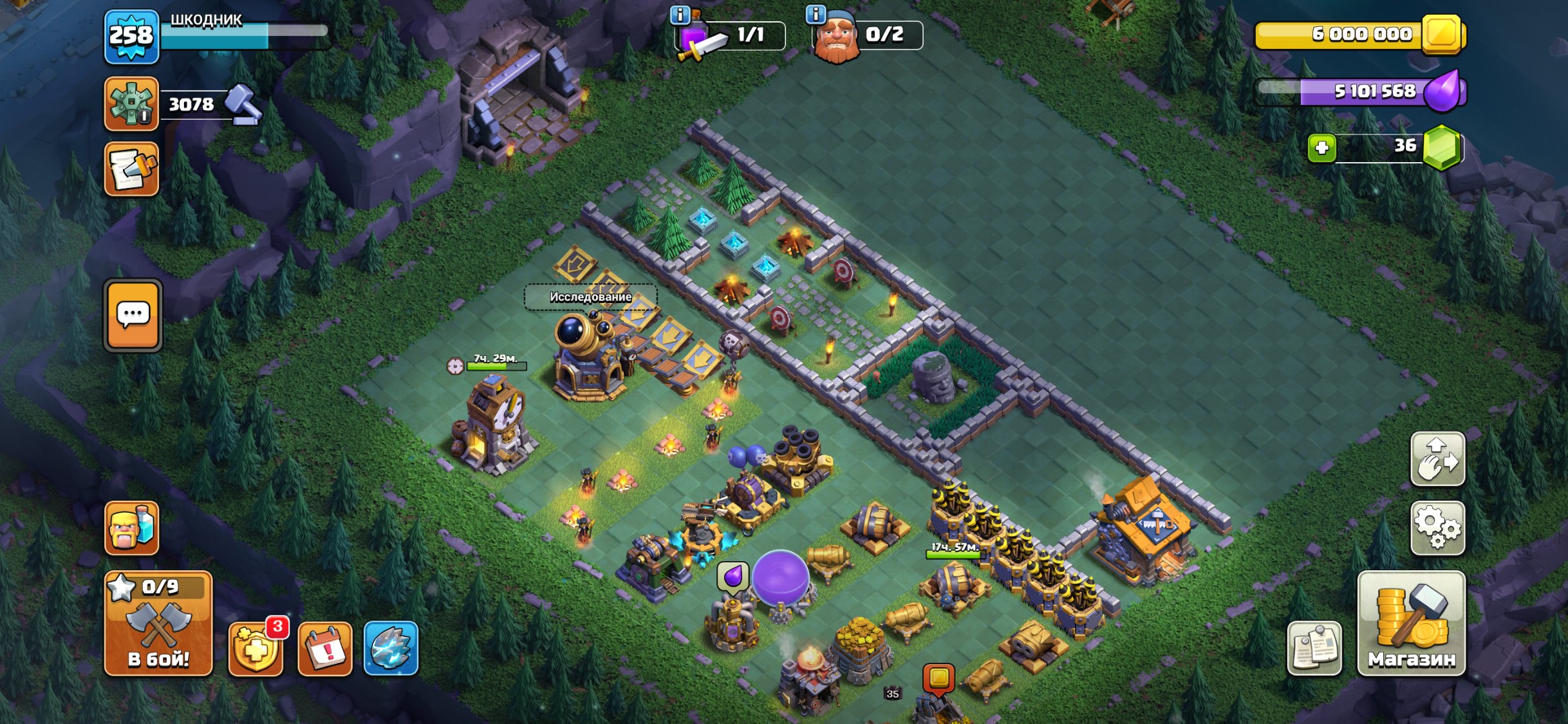Image resolution: width=1568 pixels, height=724 pixels.
Task: Open the clipboard notes button near shop
Action: [x=1314, y=649]
